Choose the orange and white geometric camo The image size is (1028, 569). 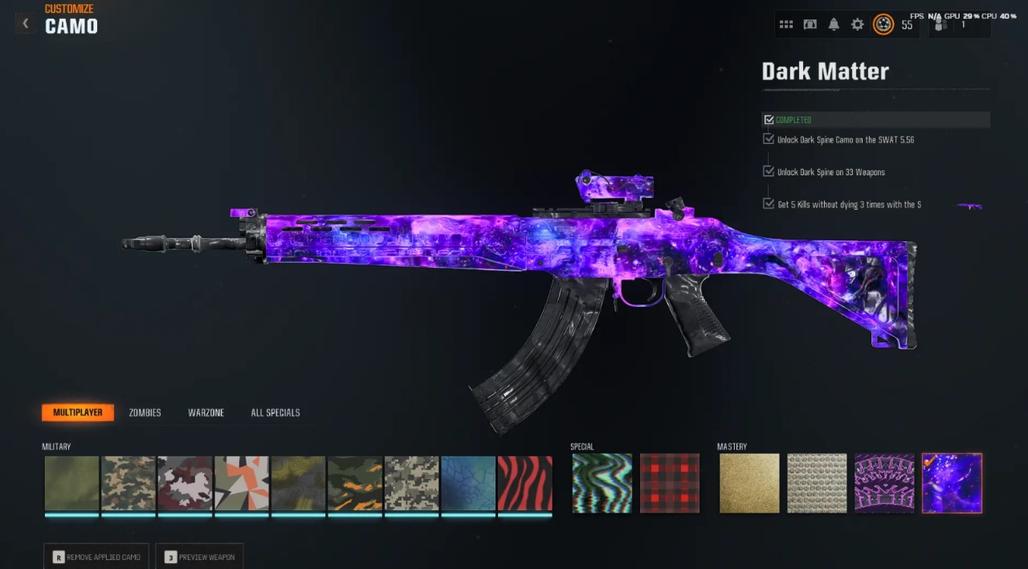pyautogui.click(x=241, y=484)
